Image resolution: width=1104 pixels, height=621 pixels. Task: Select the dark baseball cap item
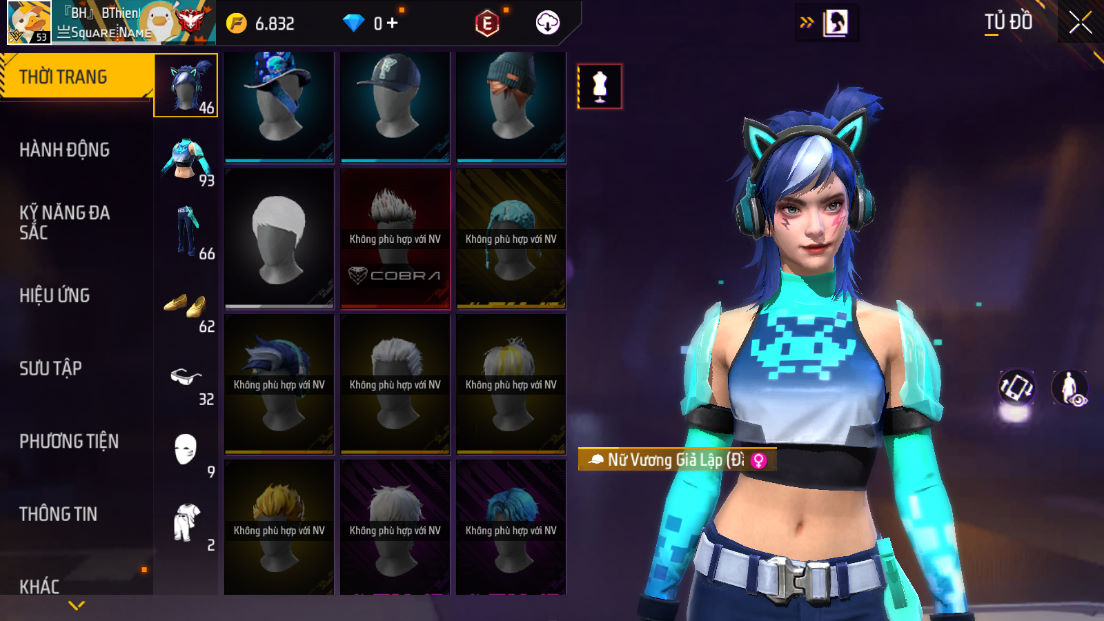coord(395,105)
